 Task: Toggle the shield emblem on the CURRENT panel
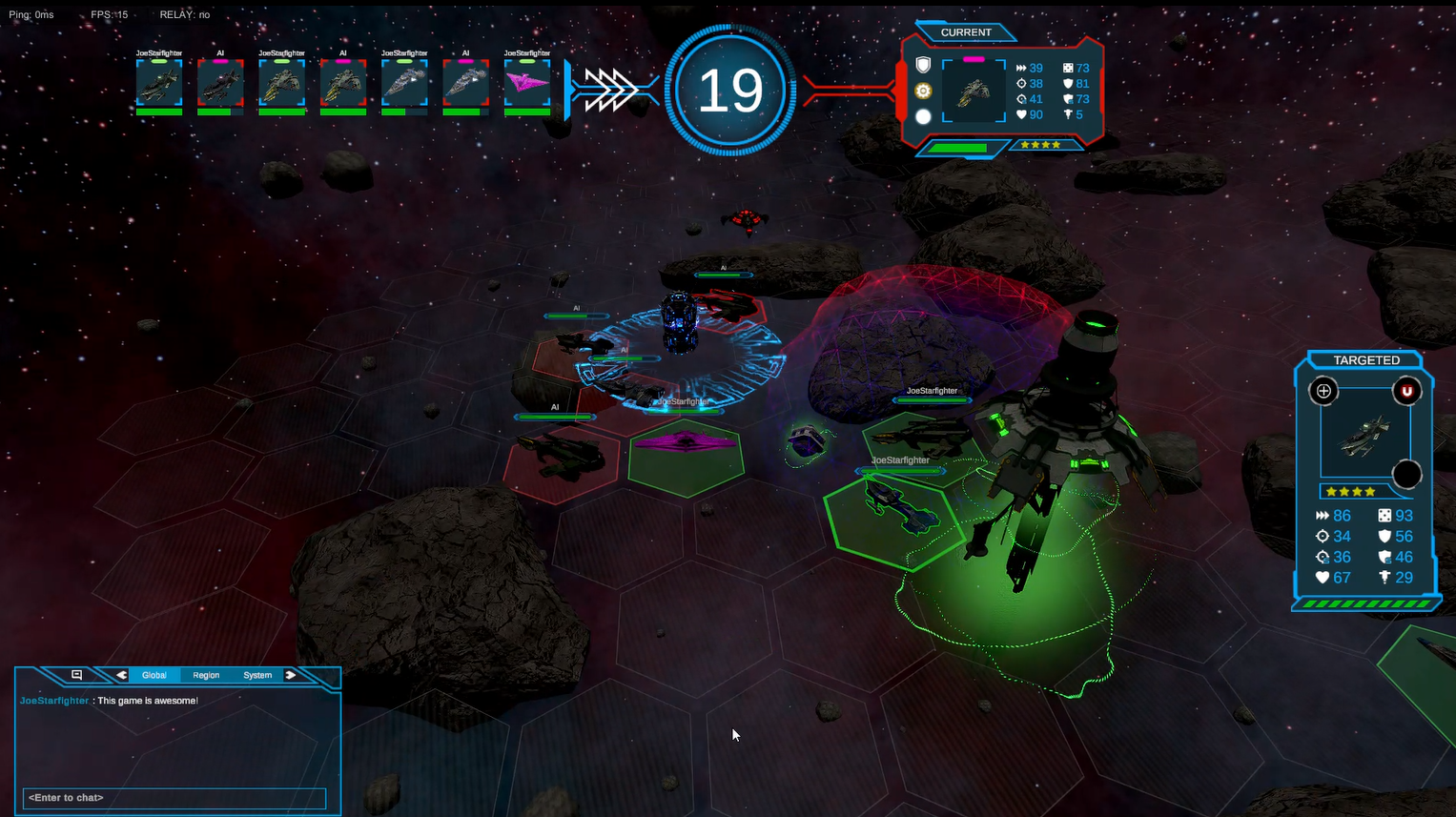point(922,65)
